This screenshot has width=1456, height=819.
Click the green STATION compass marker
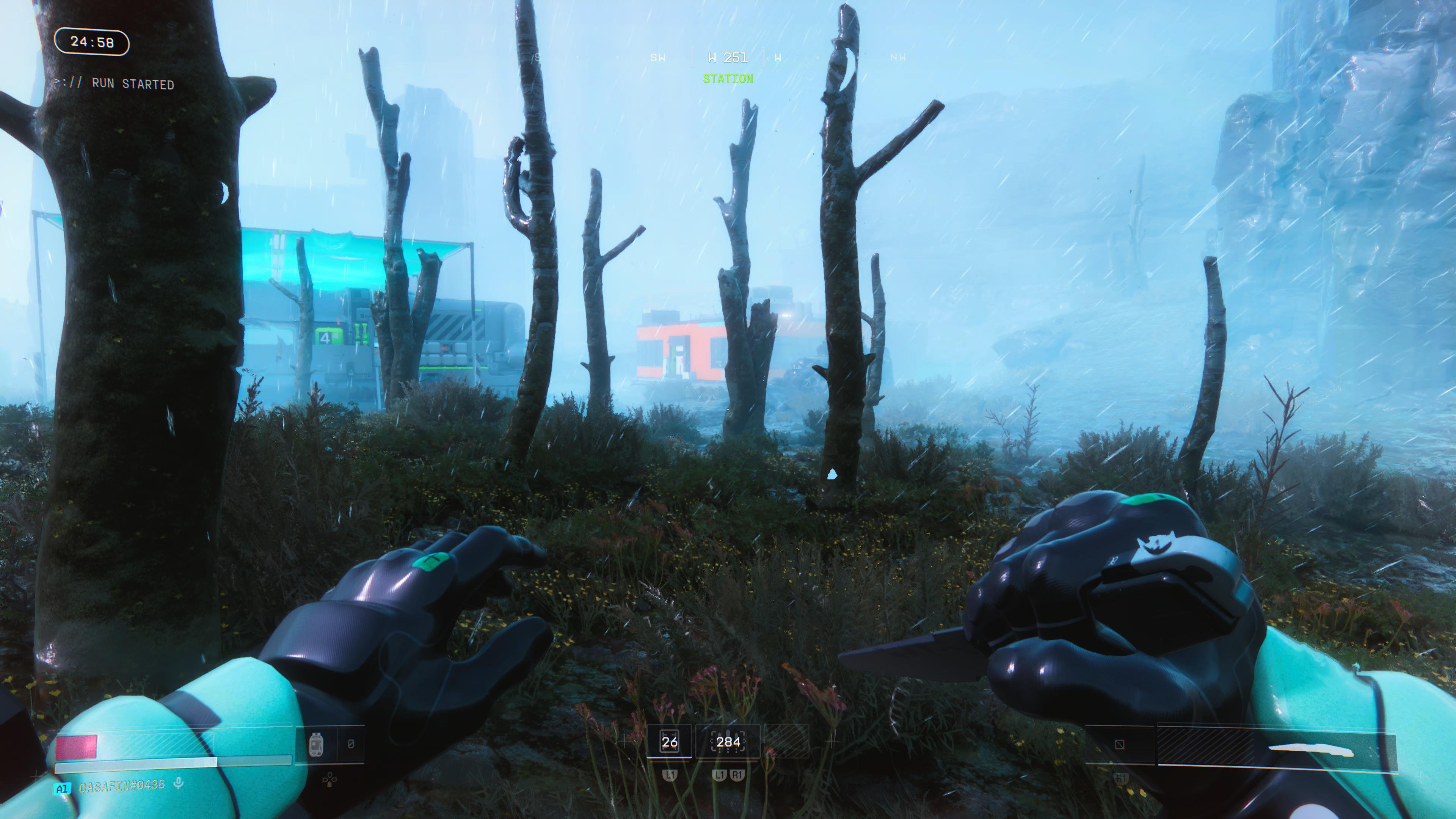click(728, 79)
